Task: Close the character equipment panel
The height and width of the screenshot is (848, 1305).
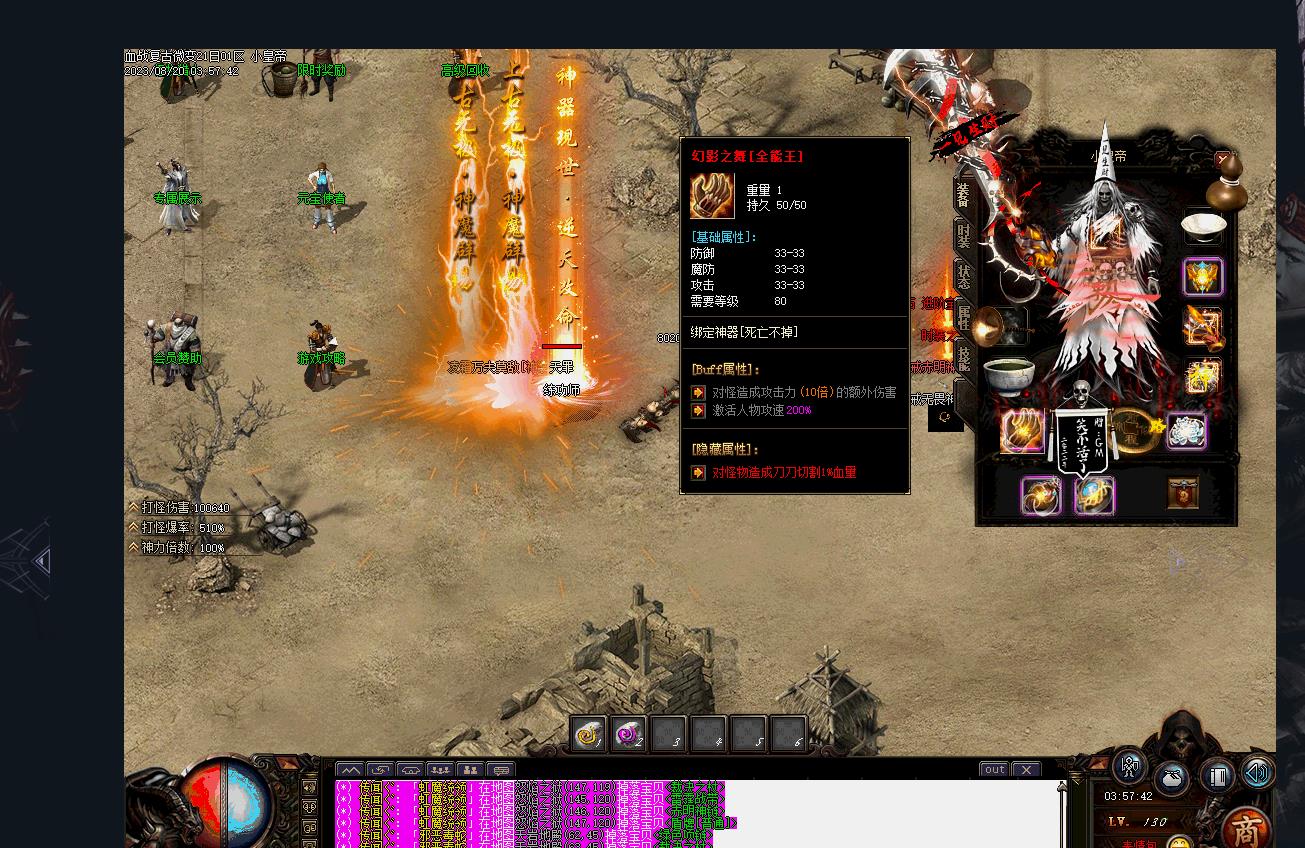Action: [1223, 159]
